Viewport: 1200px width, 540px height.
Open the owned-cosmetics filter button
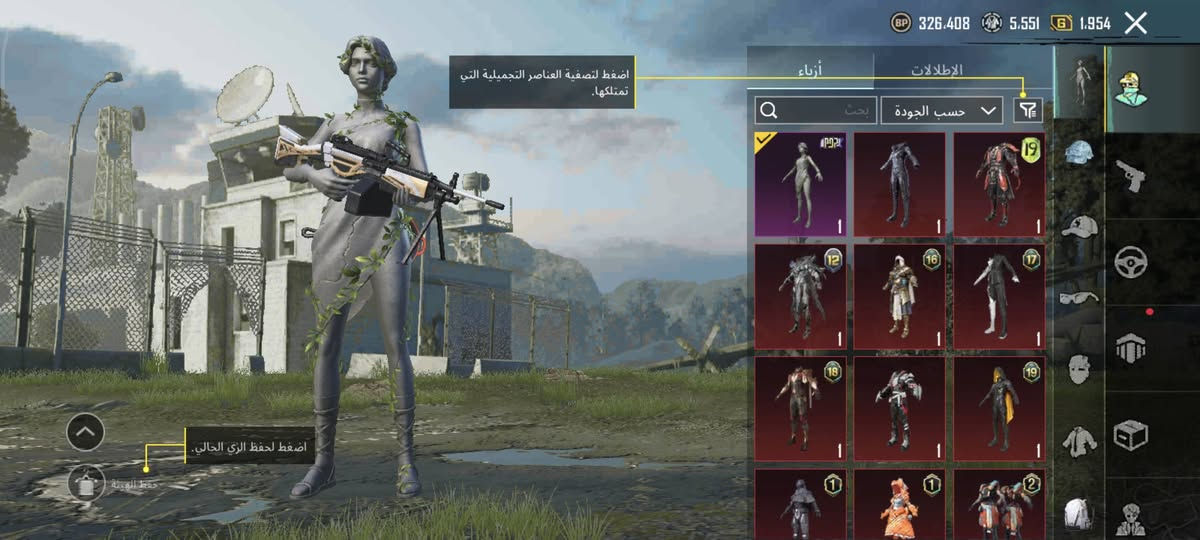click(x=1027, y=110)
